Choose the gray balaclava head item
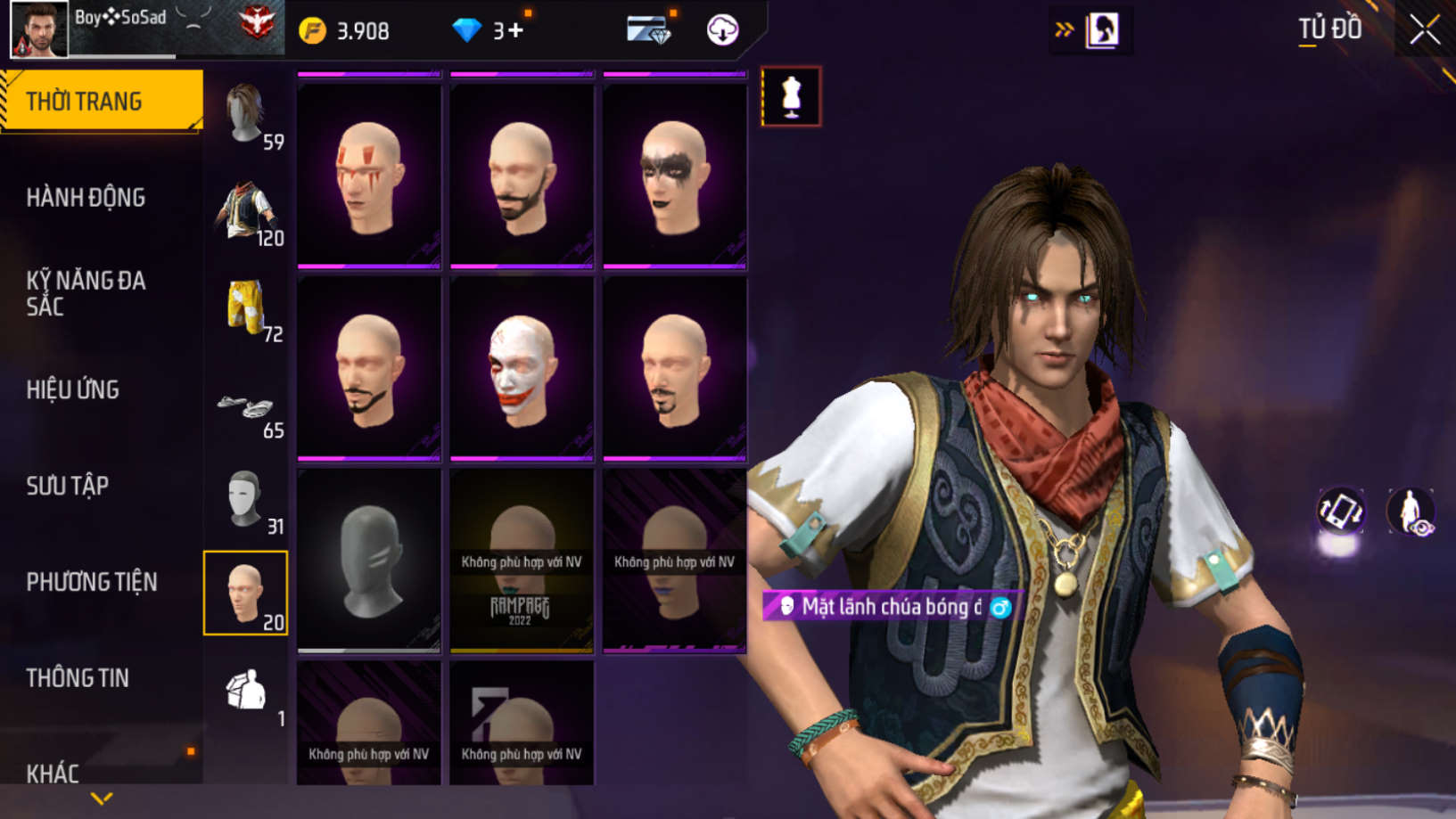Screen dimensions: 1456x819 click(369, 561)
